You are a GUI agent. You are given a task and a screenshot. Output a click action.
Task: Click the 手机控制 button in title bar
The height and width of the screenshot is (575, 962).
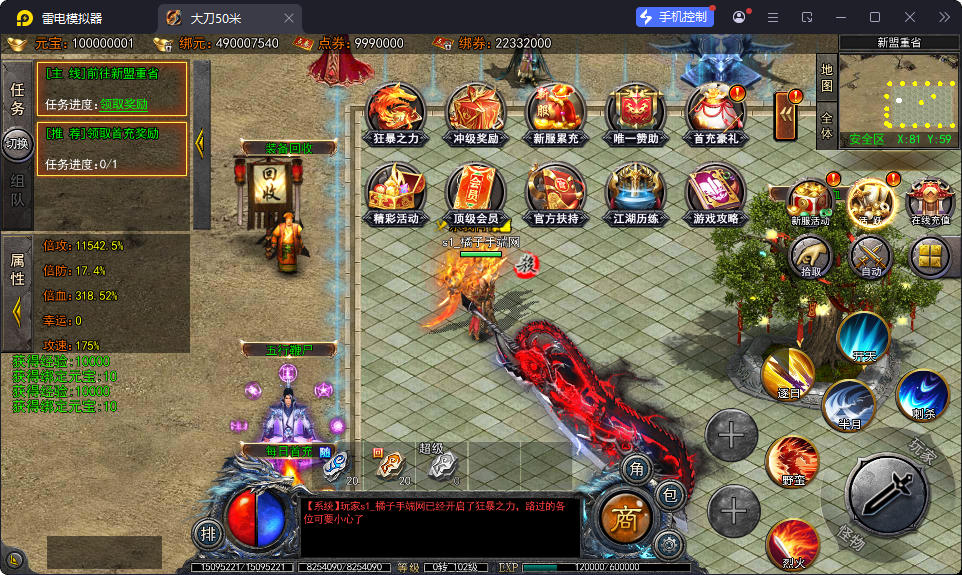[x=675, y=17]
